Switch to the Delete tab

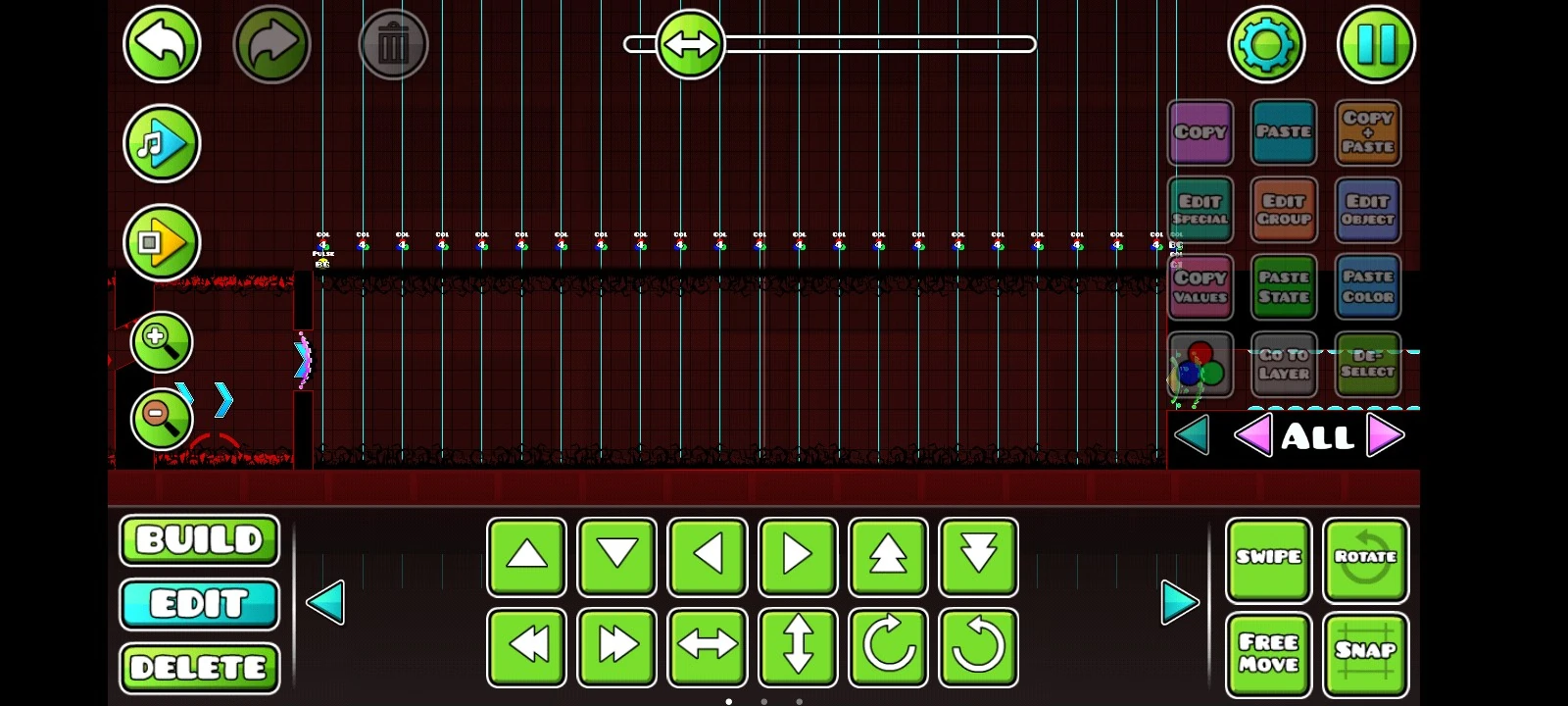[199, 668]
